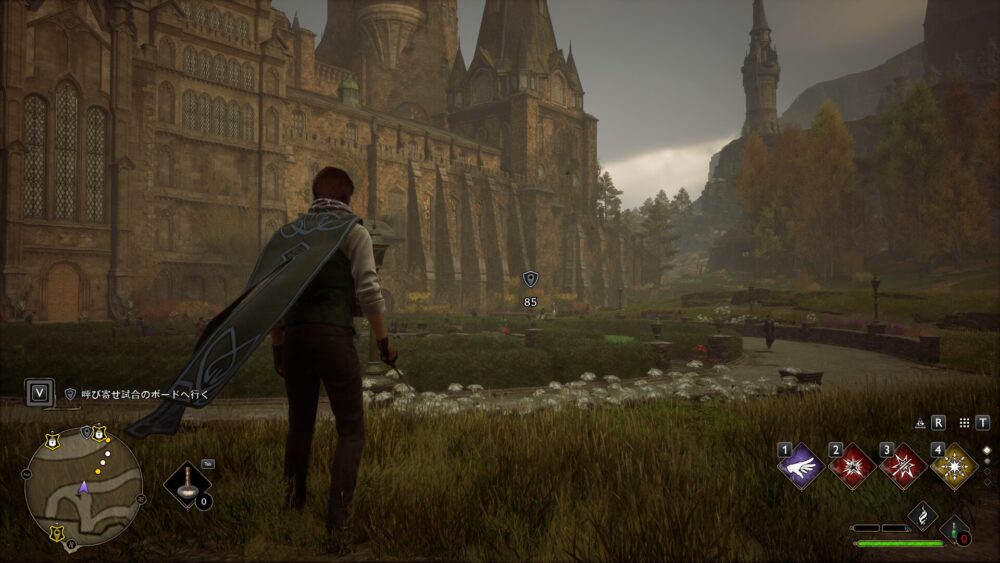
Task: Activate the red slashed-star spell in slot 3
Action: pyautogui.click(x=903, y=466)
